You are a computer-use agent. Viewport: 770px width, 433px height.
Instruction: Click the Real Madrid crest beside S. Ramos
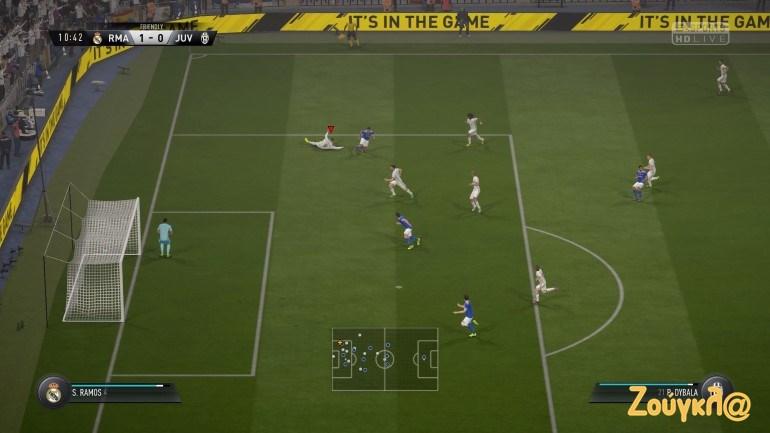pyautogui.click(x=51, y=392)
